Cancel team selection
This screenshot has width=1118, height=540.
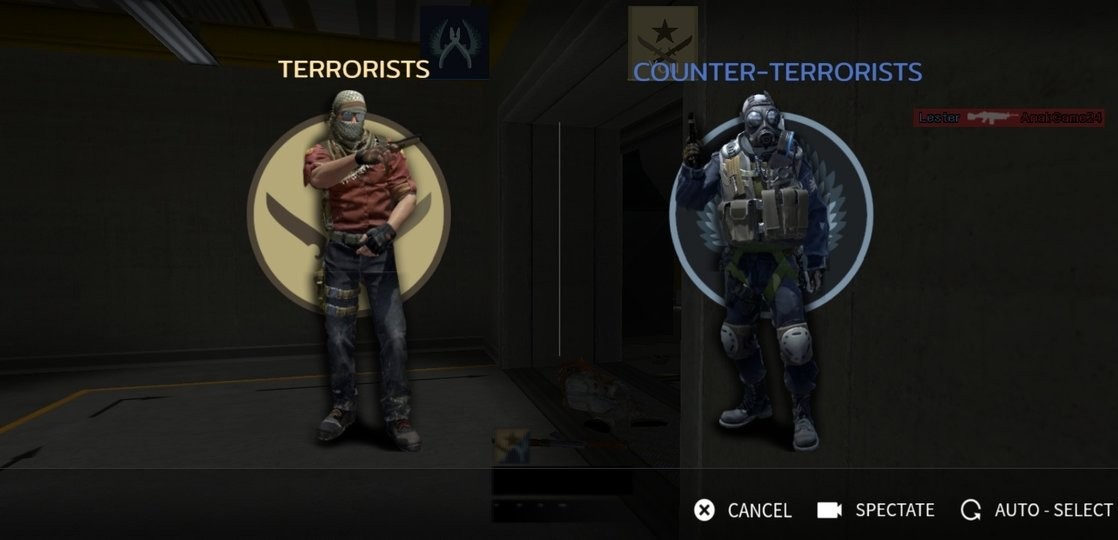743,510
